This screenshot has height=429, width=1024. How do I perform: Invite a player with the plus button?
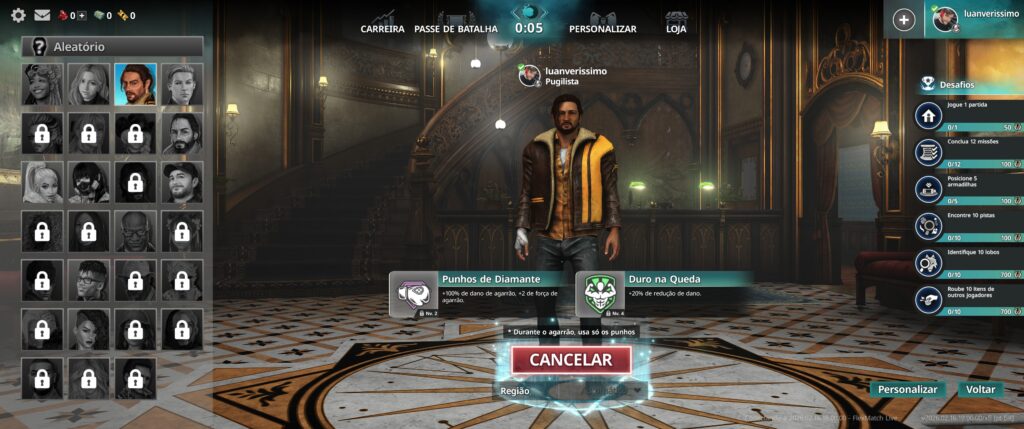point(904,20)
